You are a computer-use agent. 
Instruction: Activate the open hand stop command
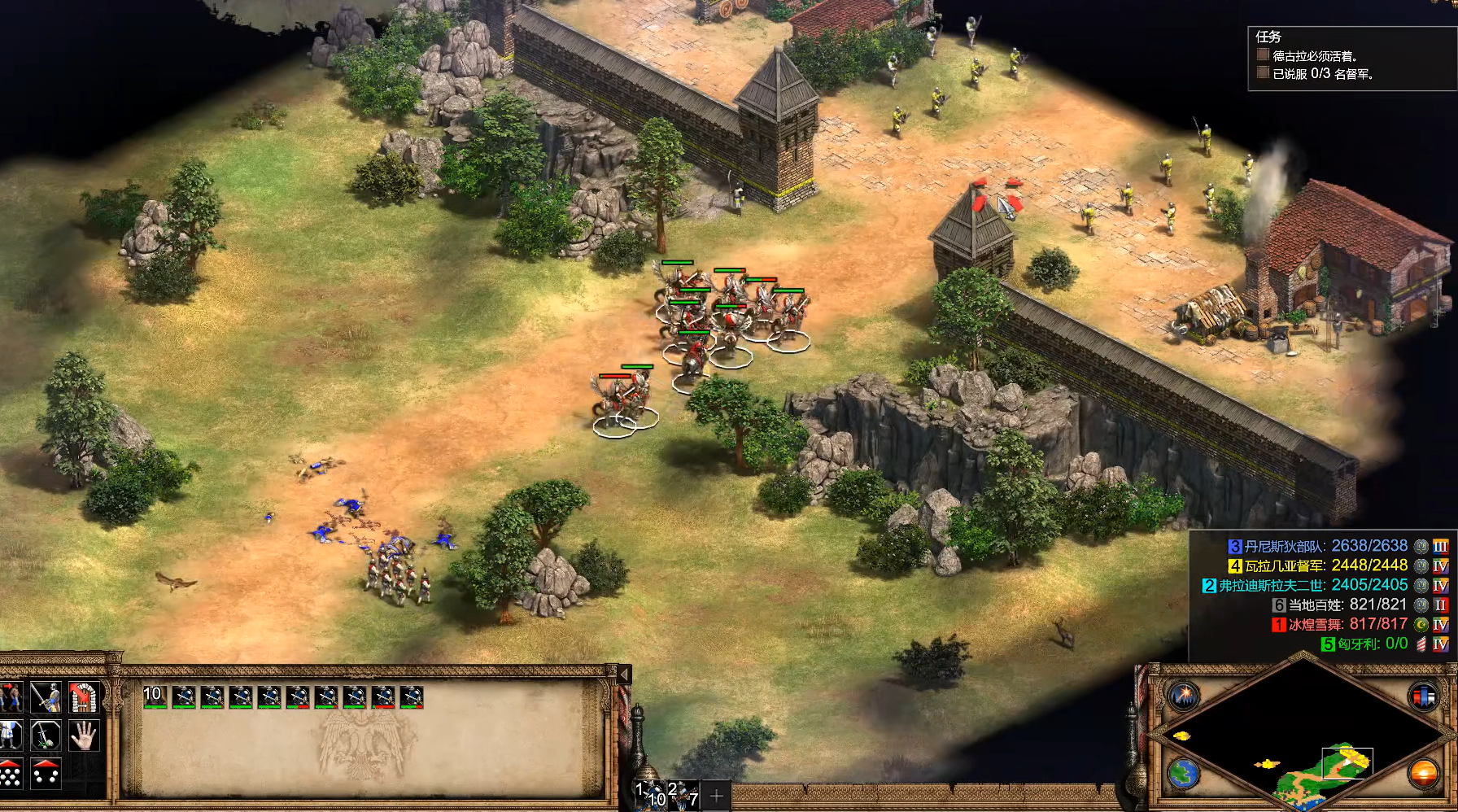click(84, 736)
